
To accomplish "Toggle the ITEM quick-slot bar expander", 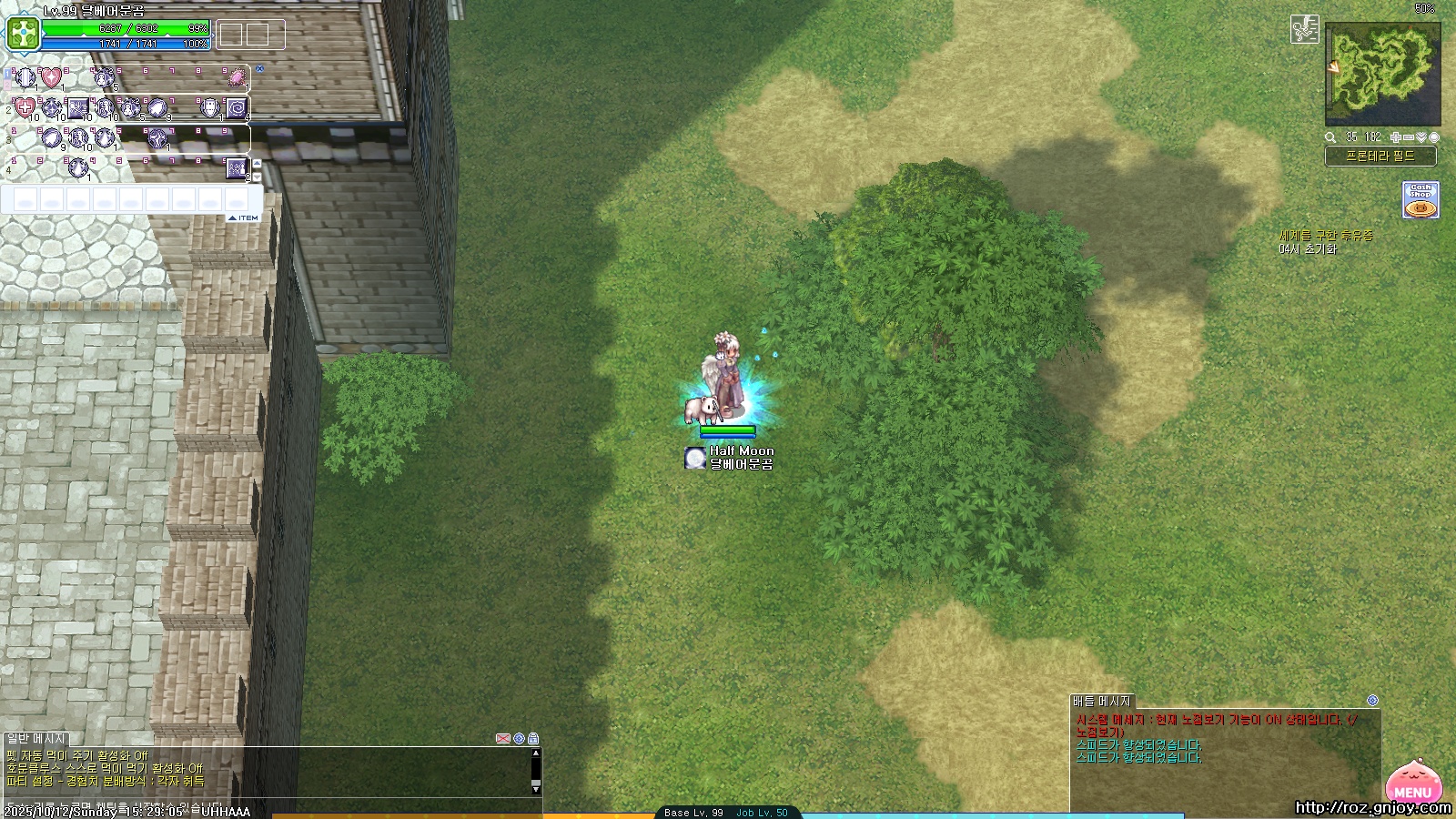I will (243, 218).
